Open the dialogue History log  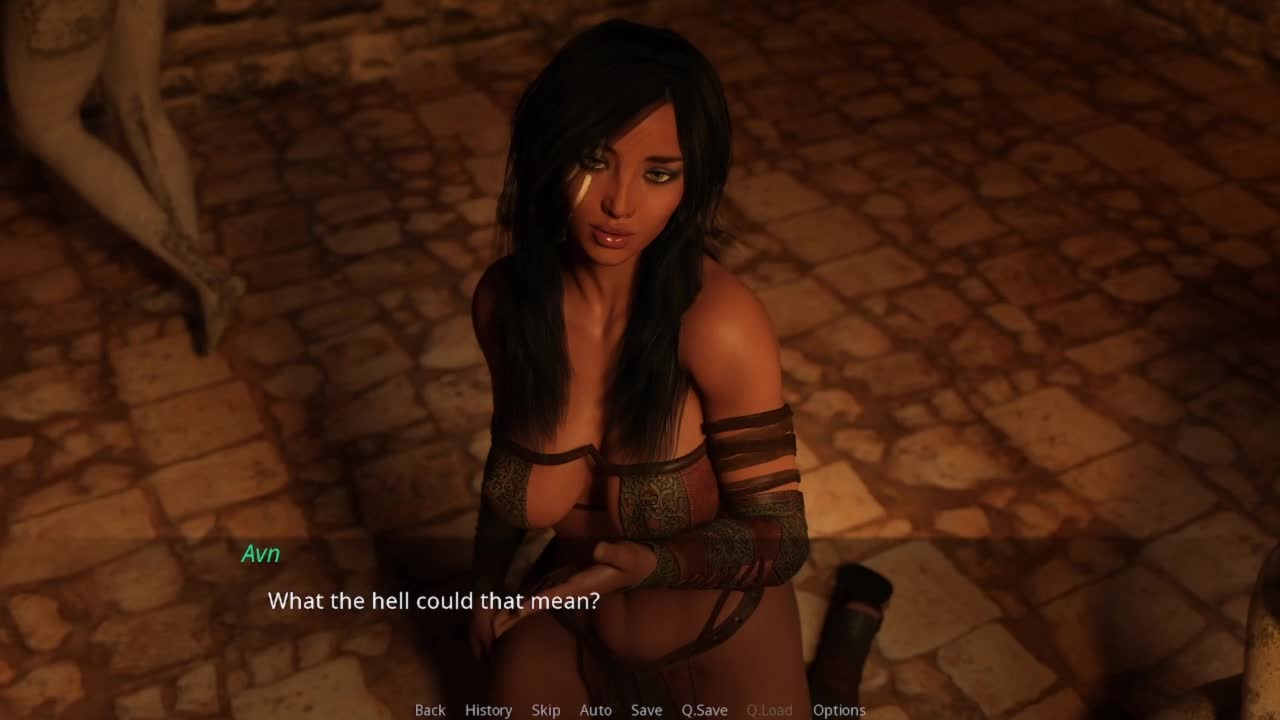click(x=488, y=710)
